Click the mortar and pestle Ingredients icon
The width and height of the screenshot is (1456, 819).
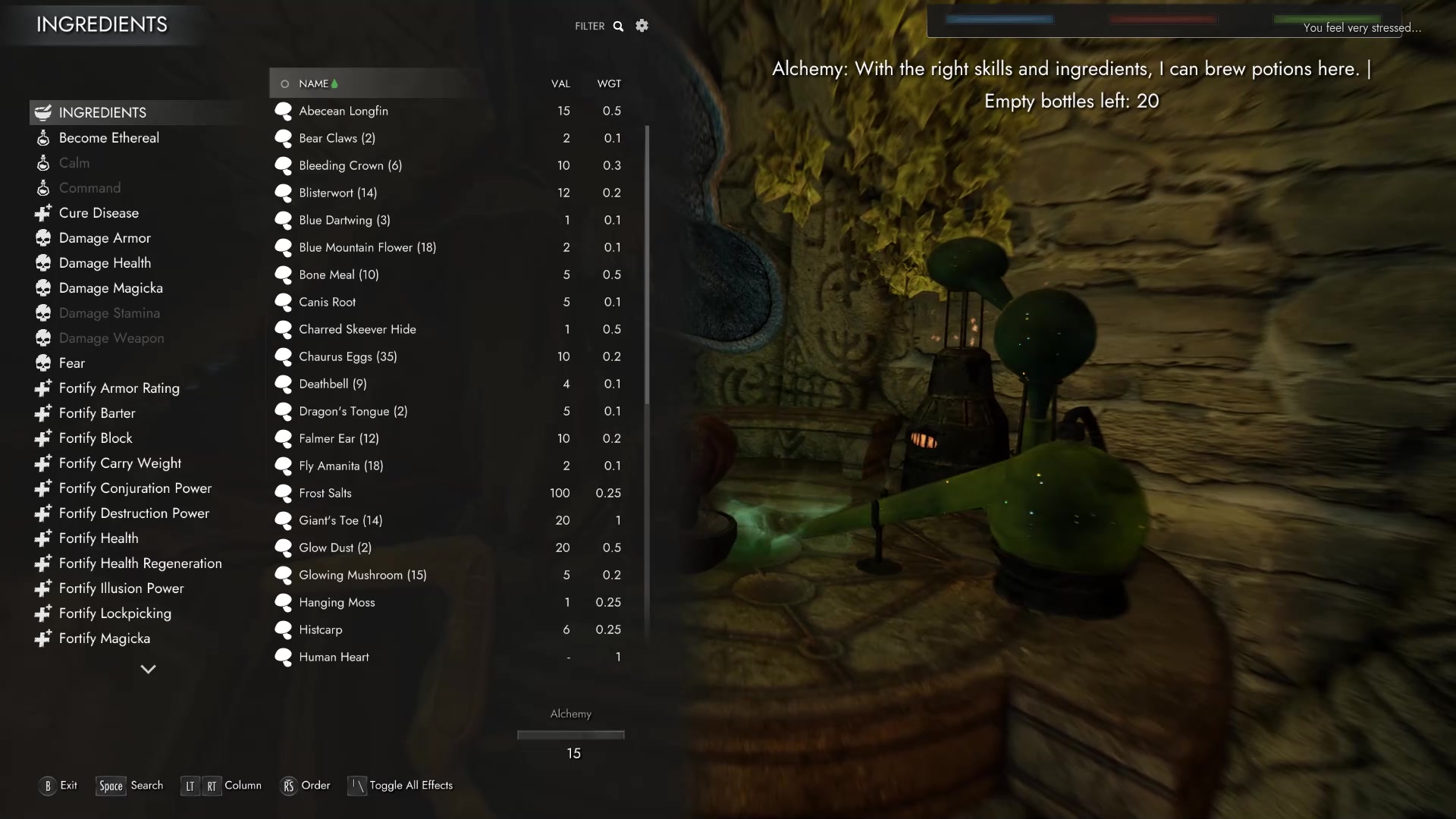pyautogui.click(x=43, y=111)
